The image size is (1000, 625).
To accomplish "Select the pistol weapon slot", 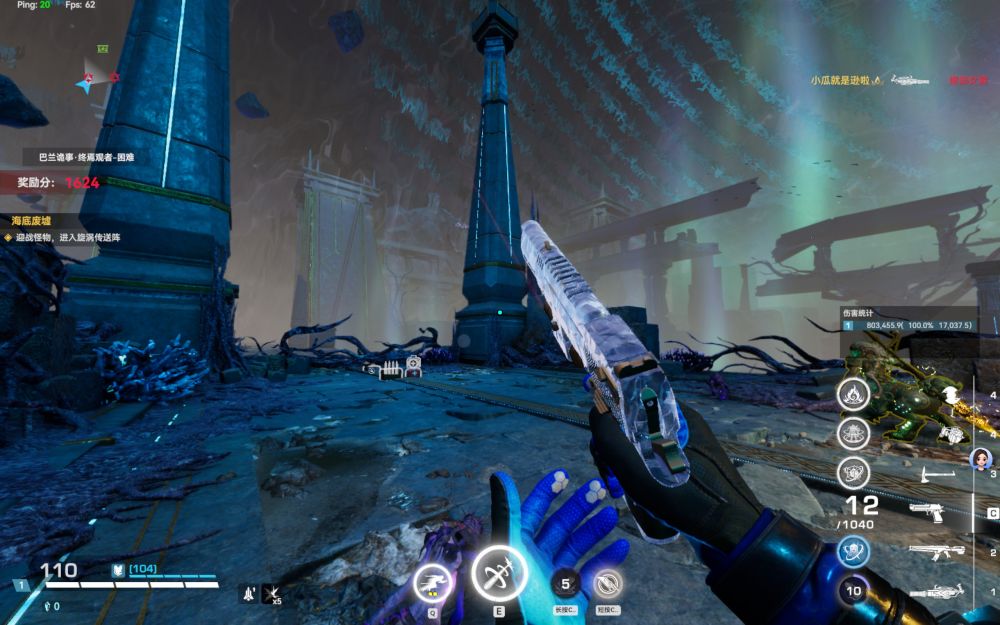I will point(927,512).
